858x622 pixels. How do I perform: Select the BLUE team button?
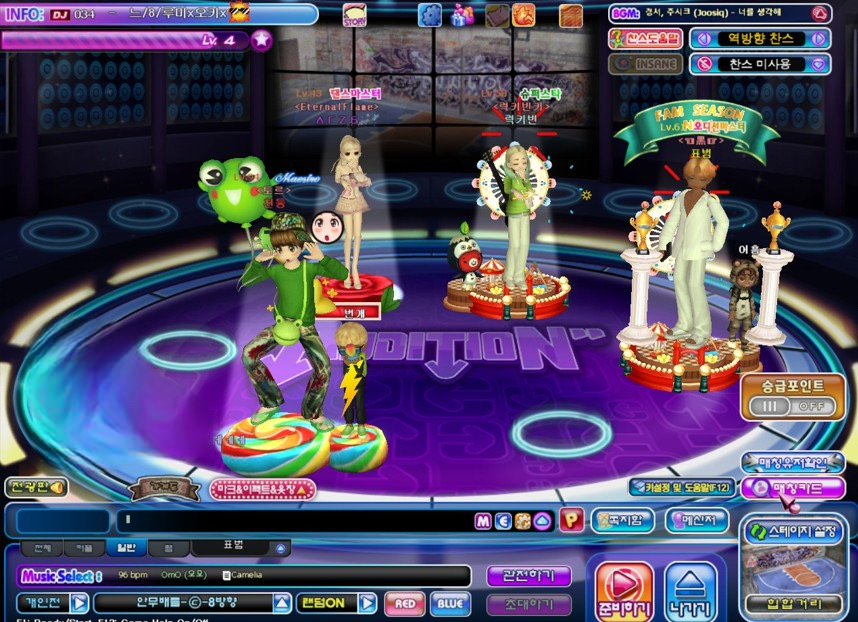click(x=450, y=603)
